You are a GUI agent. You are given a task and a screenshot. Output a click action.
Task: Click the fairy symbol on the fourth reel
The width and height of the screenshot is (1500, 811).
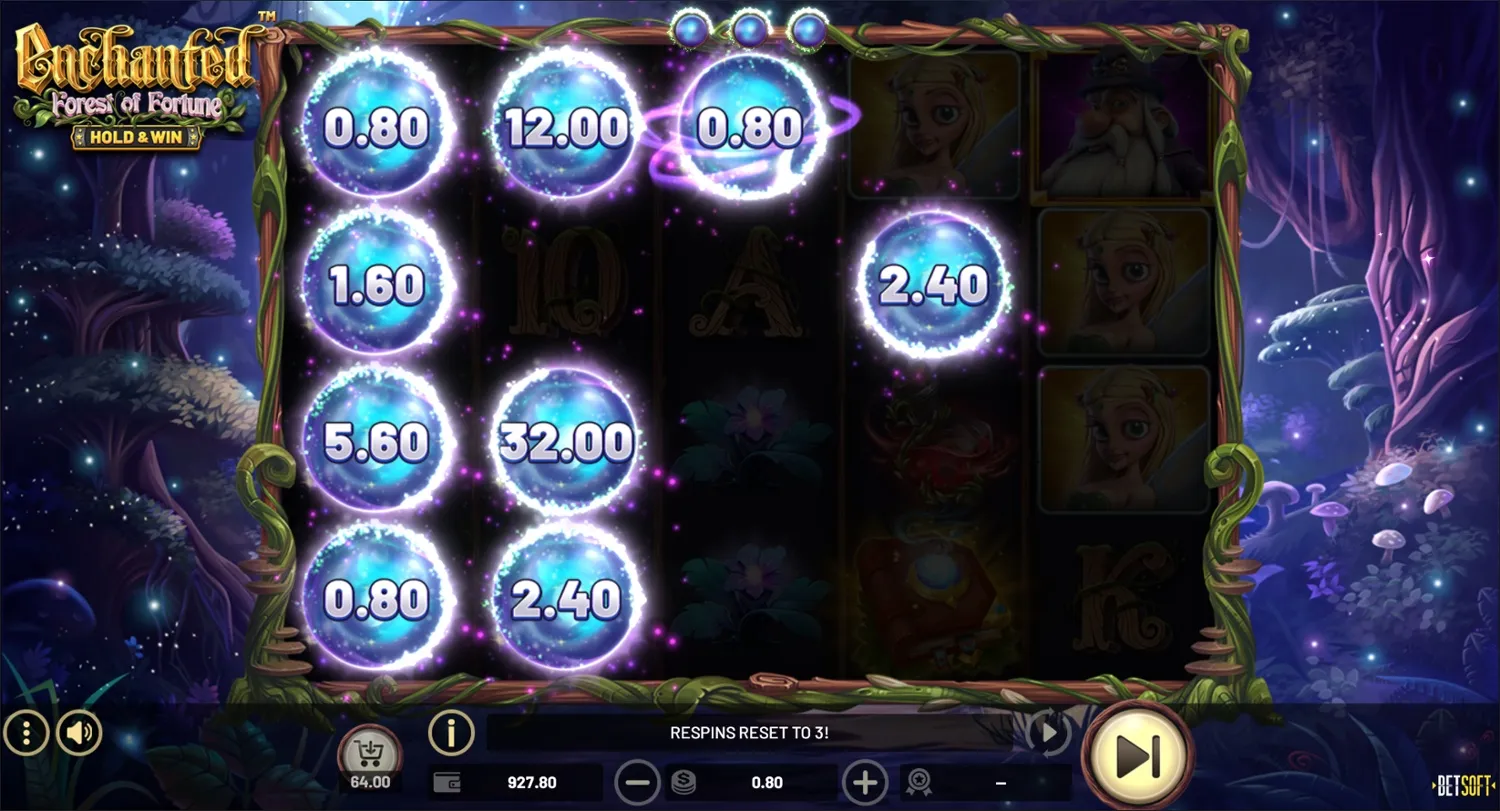click(x=935, y=125)
